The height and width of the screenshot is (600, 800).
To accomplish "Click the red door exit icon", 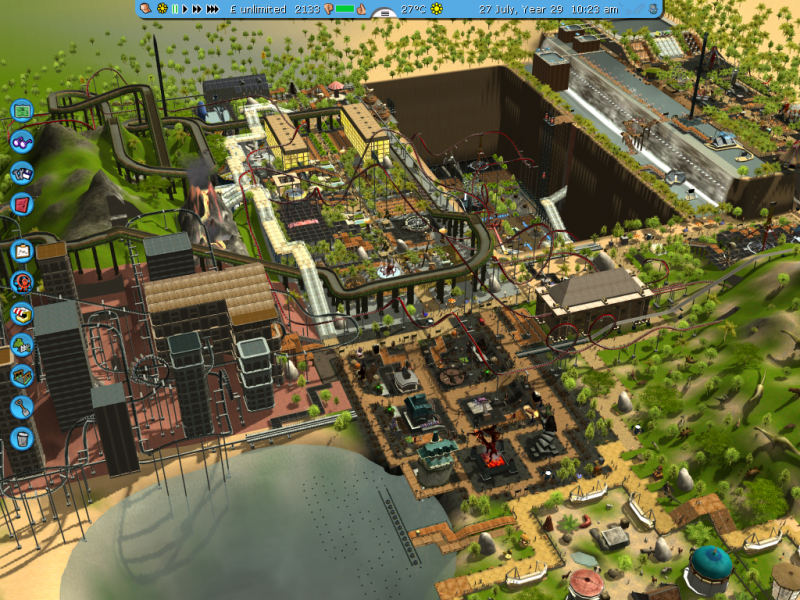I will (x=22, y=205).
